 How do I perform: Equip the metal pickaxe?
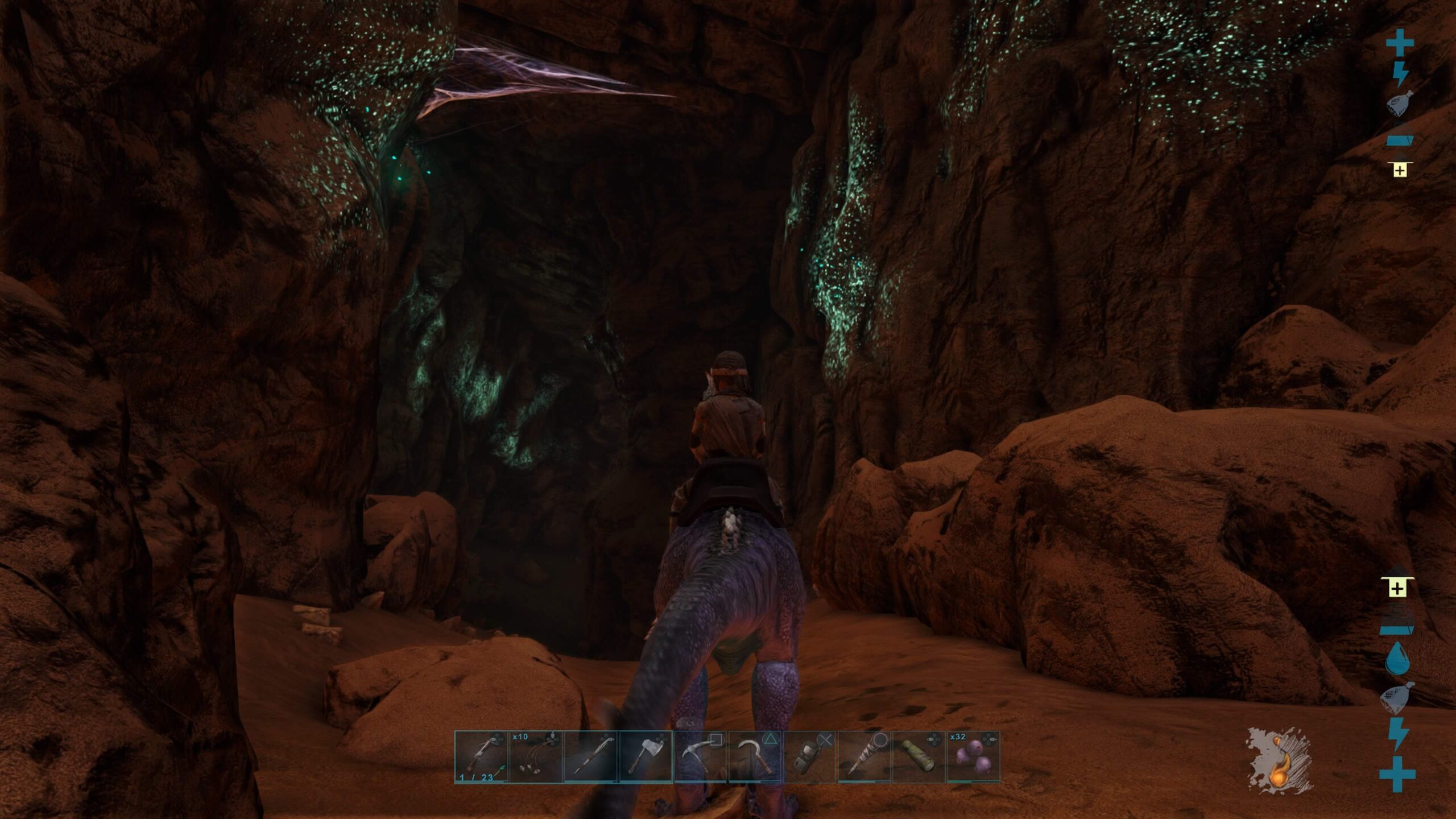coord(700,757)
